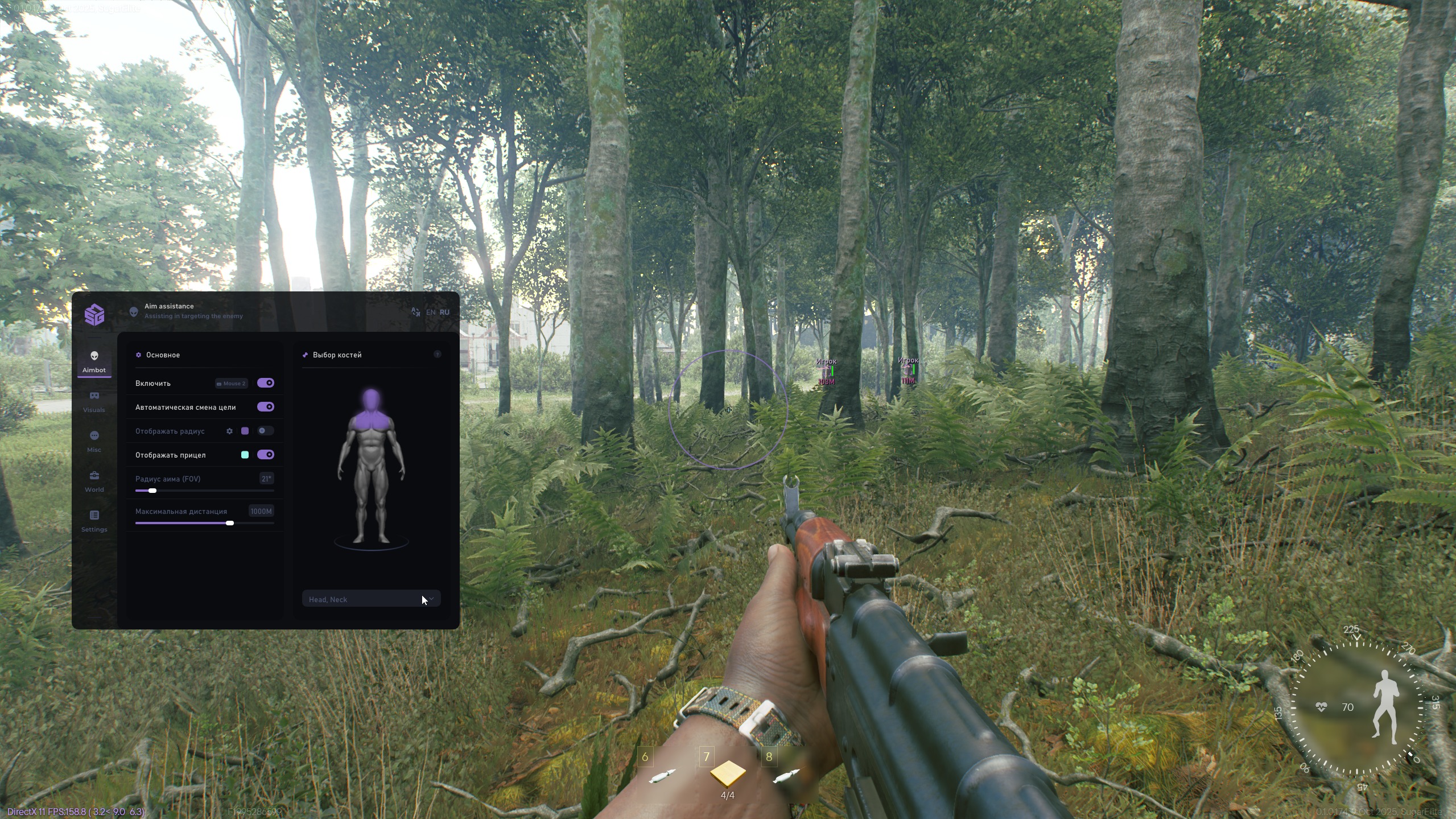Click the help question mark in Выбор костей panel
Screen dimensions: 1456x819
[x=438, y=355]
